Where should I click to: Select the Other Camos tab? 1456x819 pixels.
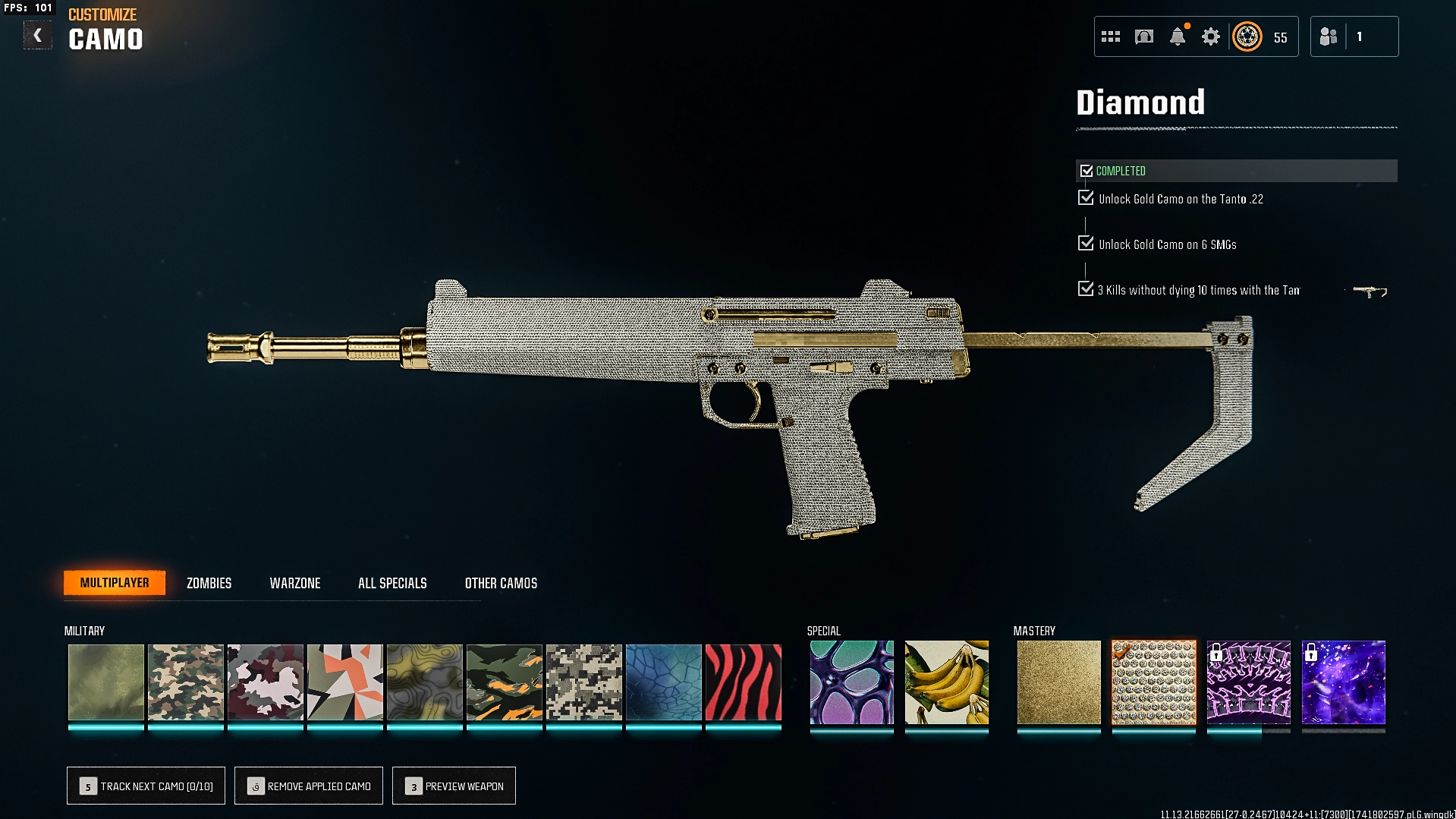pos(501,583)
